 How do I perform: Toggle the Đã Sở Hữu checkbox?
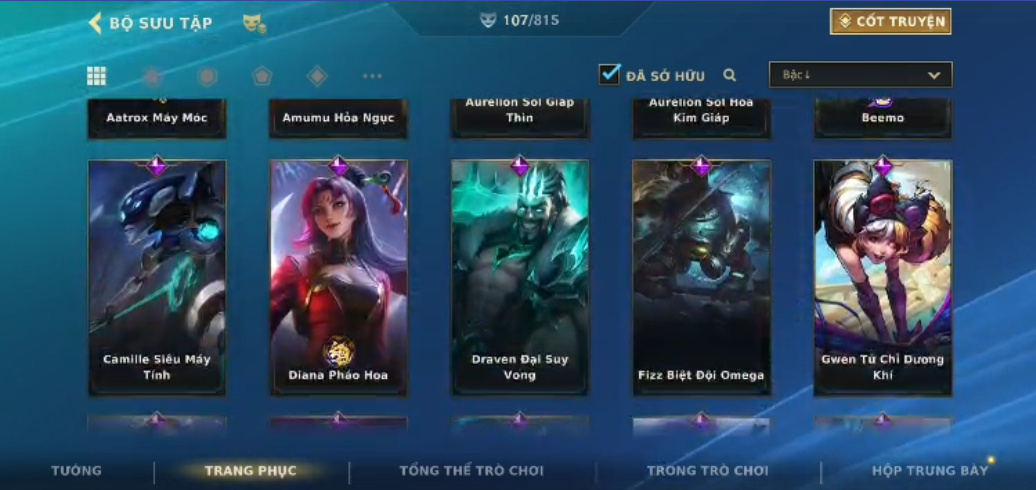point(610,75)
